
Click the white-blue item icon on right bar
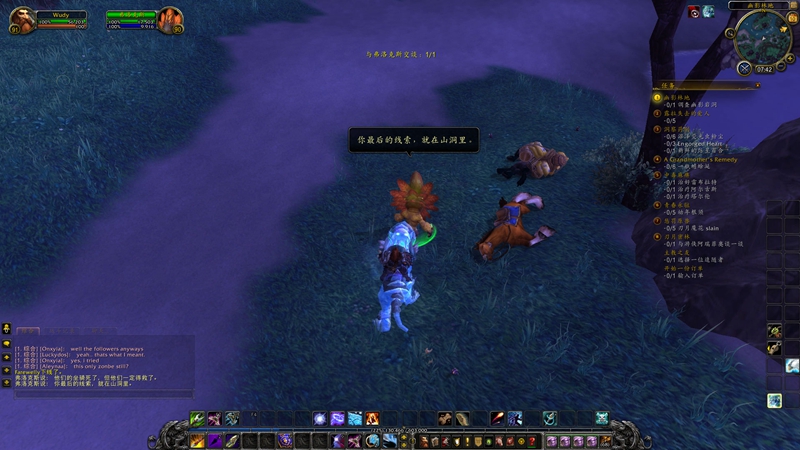[792, 366]
